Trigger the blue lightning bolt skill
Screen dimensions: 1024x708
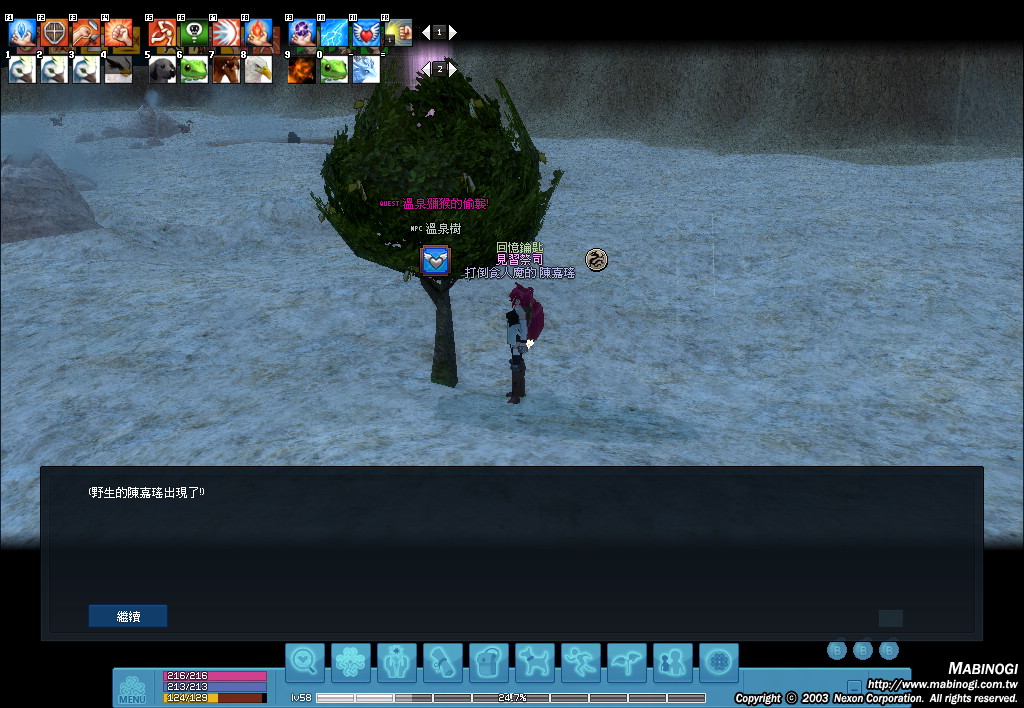334,33
